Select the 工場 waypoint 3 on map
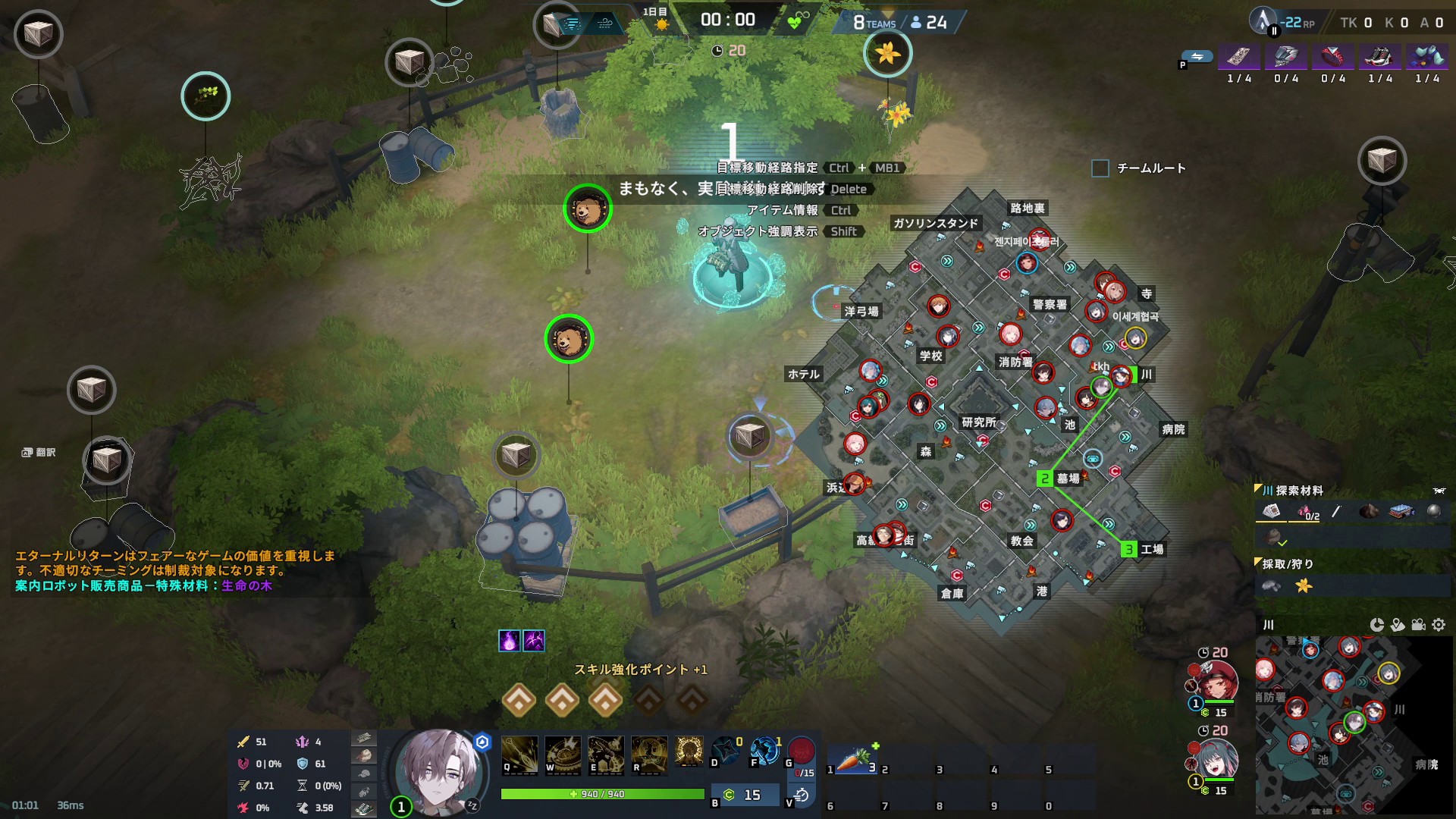The height and width of the screenshot is (819, 1456). point(1129,550)
